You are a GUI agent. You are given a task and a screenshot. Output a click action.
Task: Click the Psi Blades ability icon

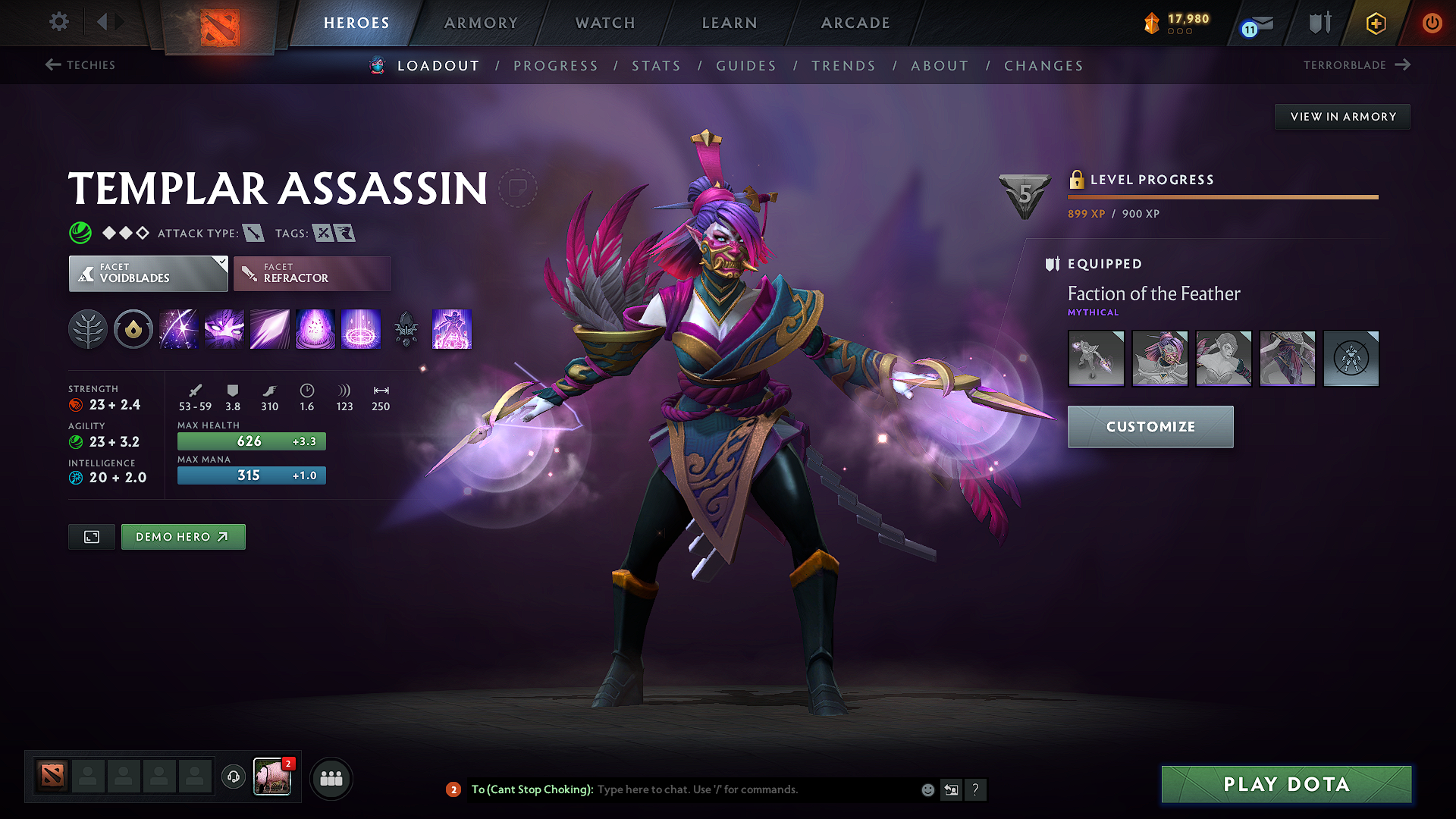[x=270, y=329]
